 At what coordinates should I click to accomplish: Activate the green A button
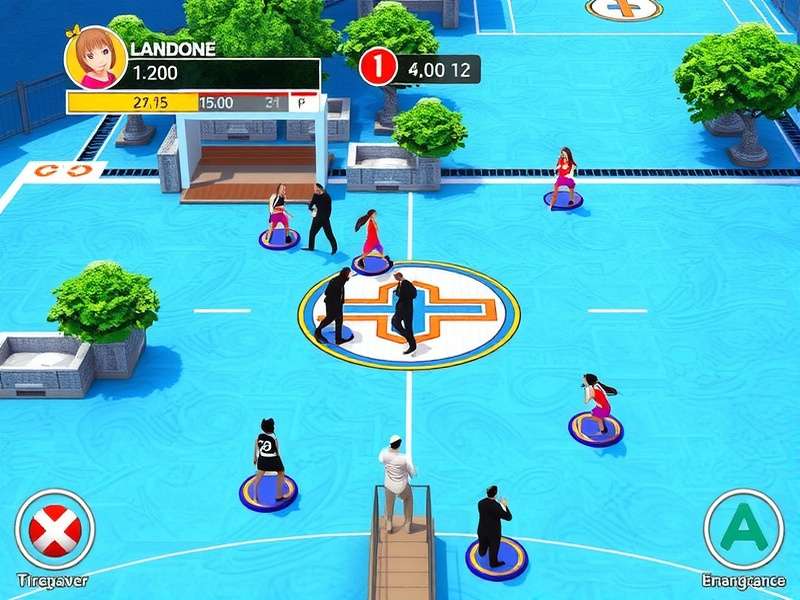743,529
